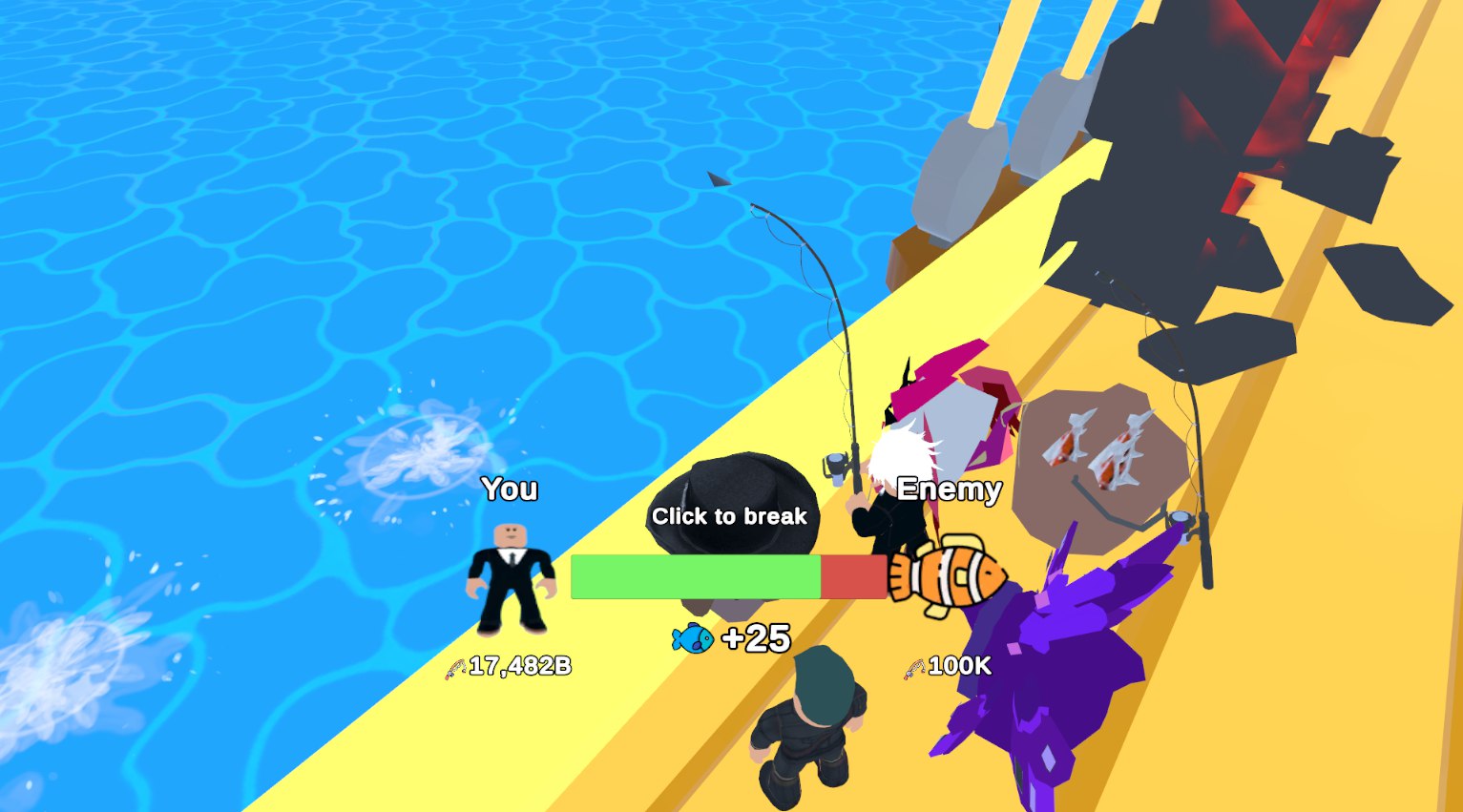The width and height of the screenshot is (1463, 812).
Task: Click the +25 fish reward text
Action: coord(759,637)
